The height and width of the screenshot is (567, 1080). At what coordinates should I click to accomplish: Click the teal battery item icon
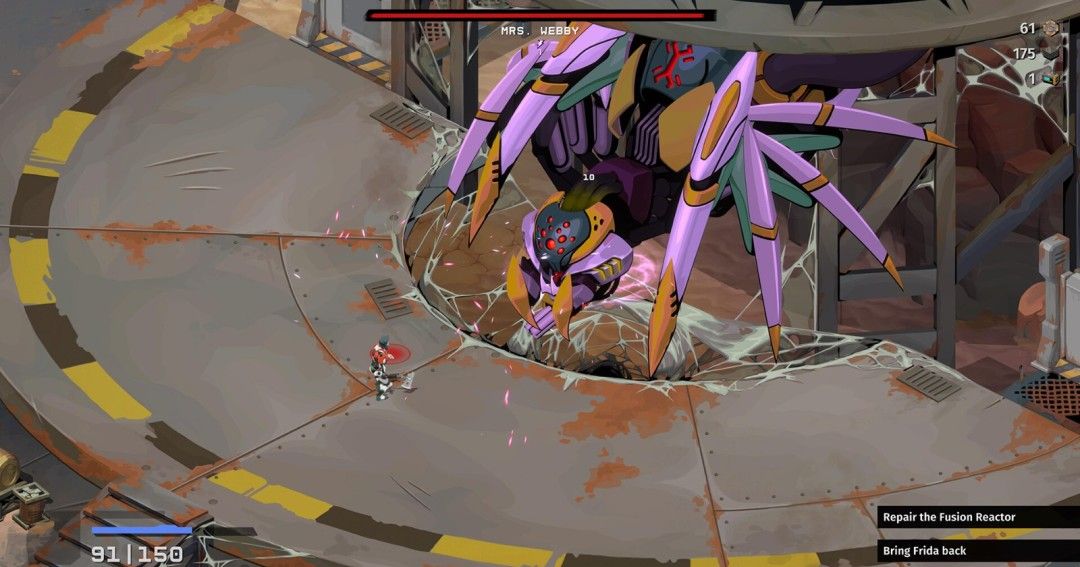coord(1050,79)
